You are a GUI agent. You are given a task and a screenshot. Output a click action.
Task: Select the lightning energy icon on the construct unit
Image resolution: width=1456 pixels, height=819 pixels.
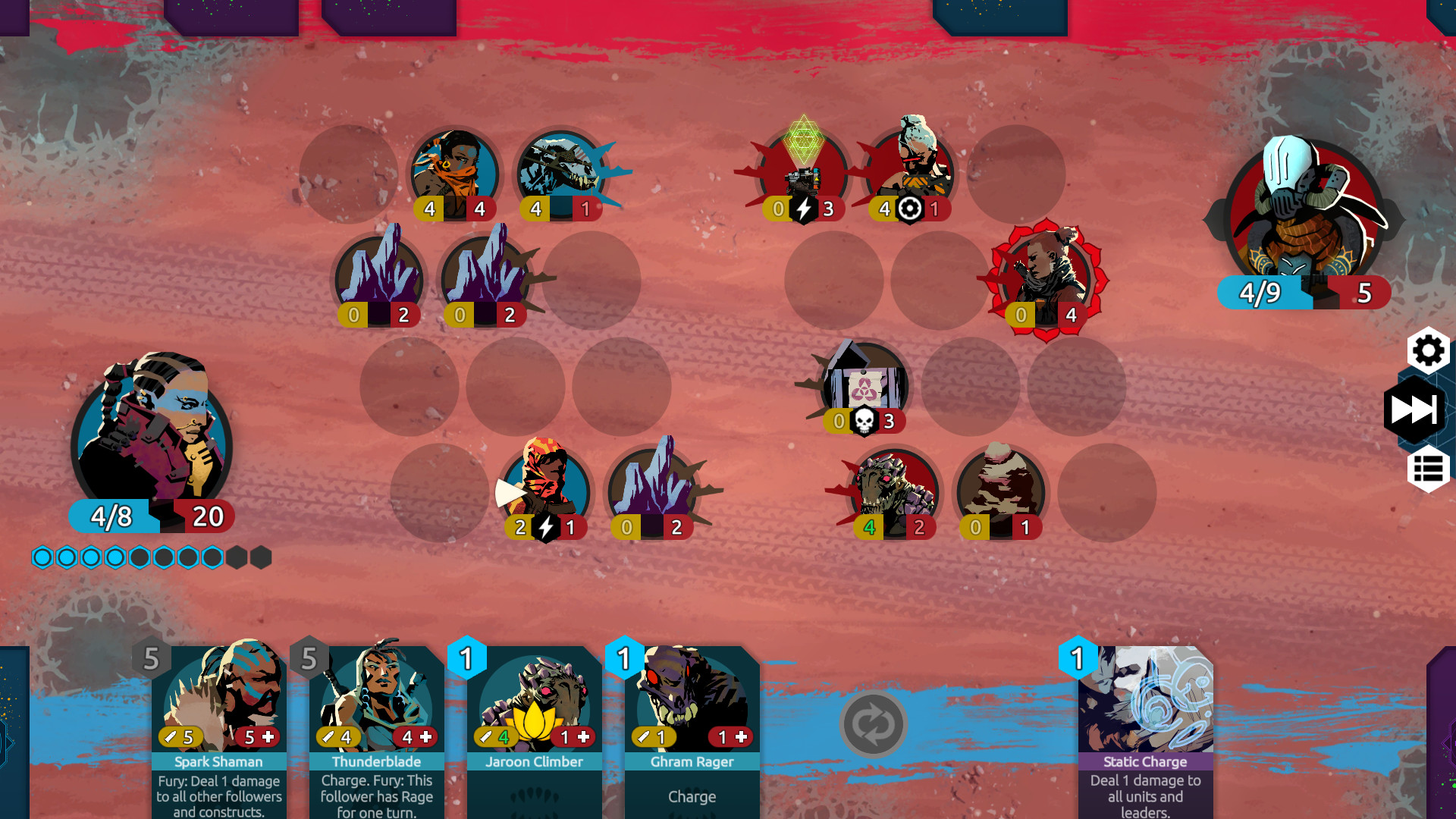pyautogui.click(x=804, y=209)
